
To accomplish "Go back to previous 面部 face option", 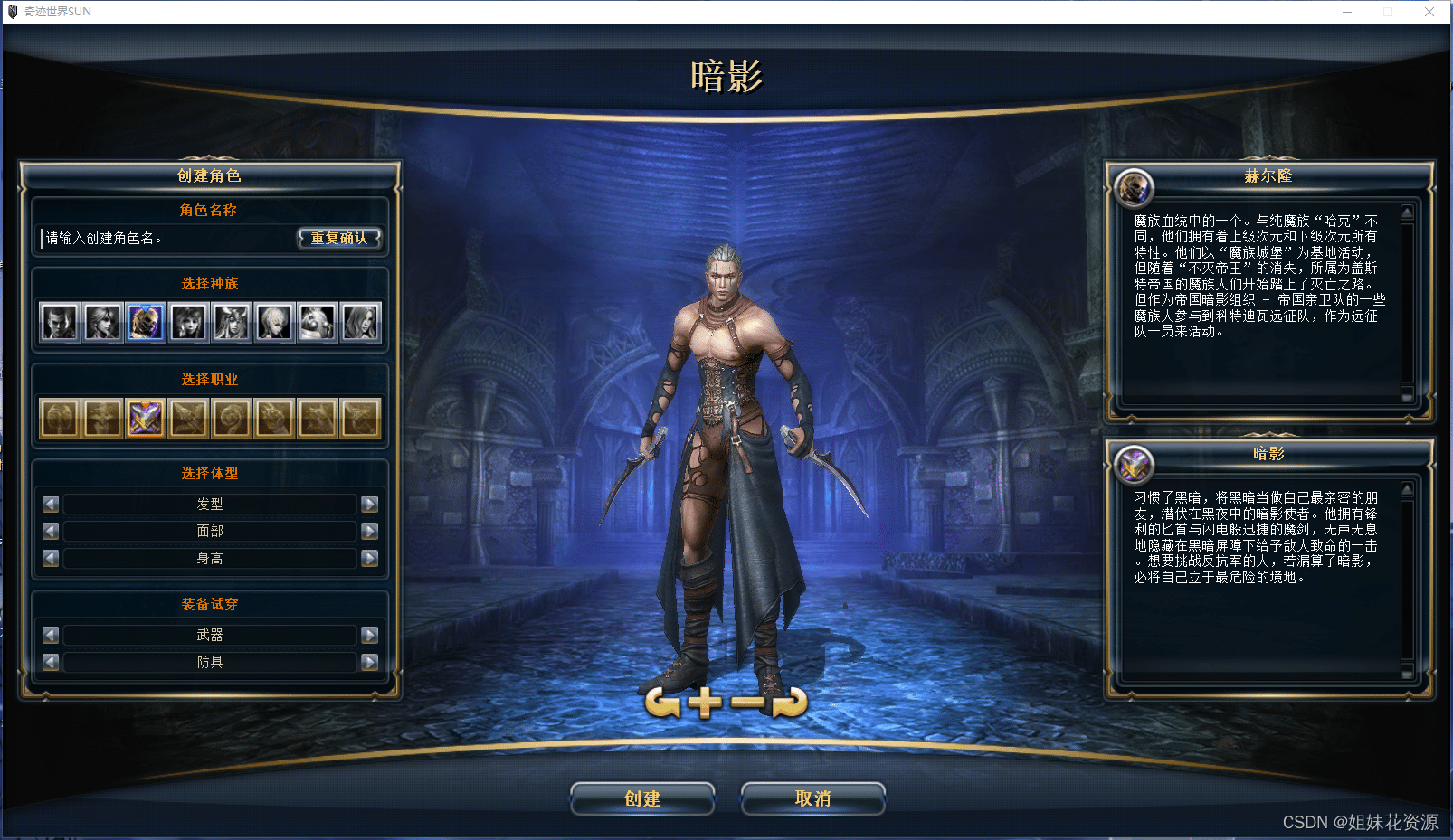I will click(51, 531).
